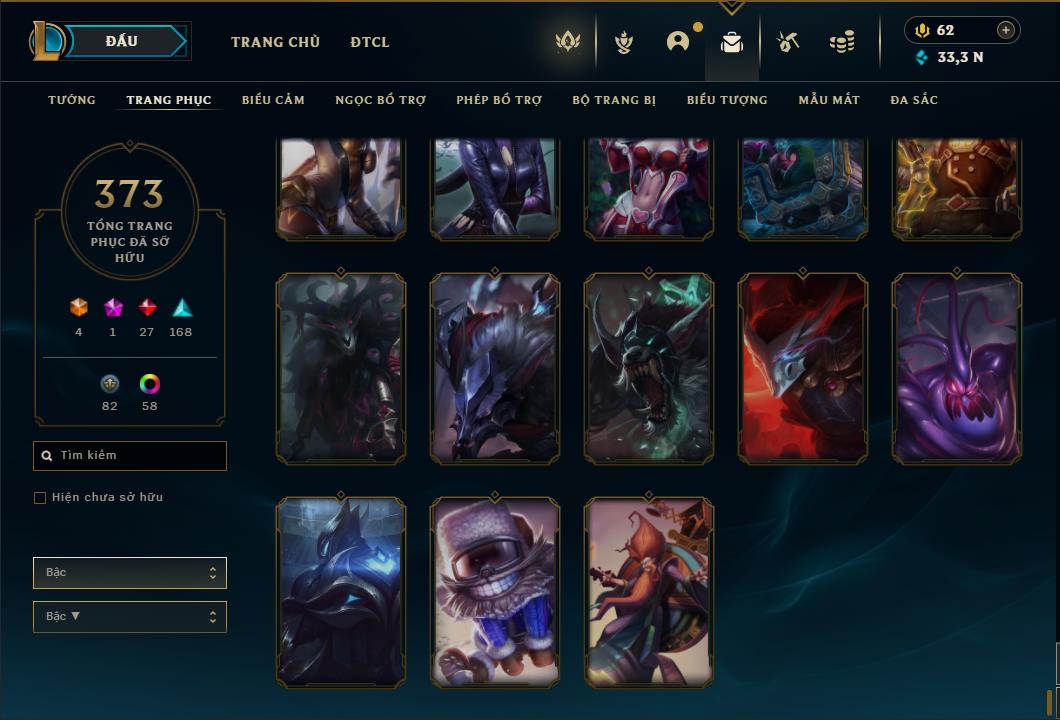This screenshot has height=720, width=1060.
Task: Select the purple tentacled monster skin card
Action: pyautogui.click(x=957, y=369)
